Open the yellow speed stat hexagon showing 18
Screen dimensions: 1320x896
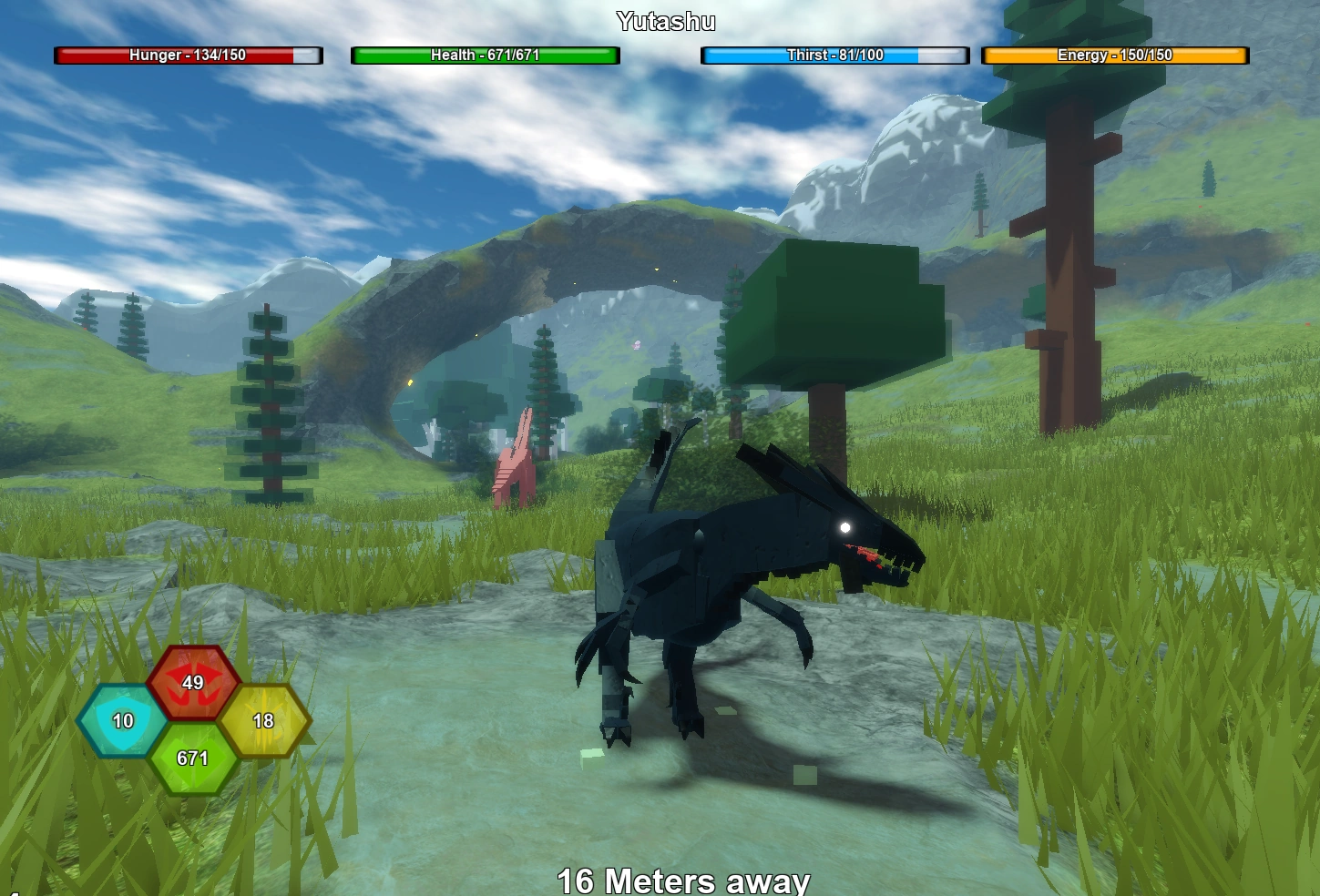point(265,720)
